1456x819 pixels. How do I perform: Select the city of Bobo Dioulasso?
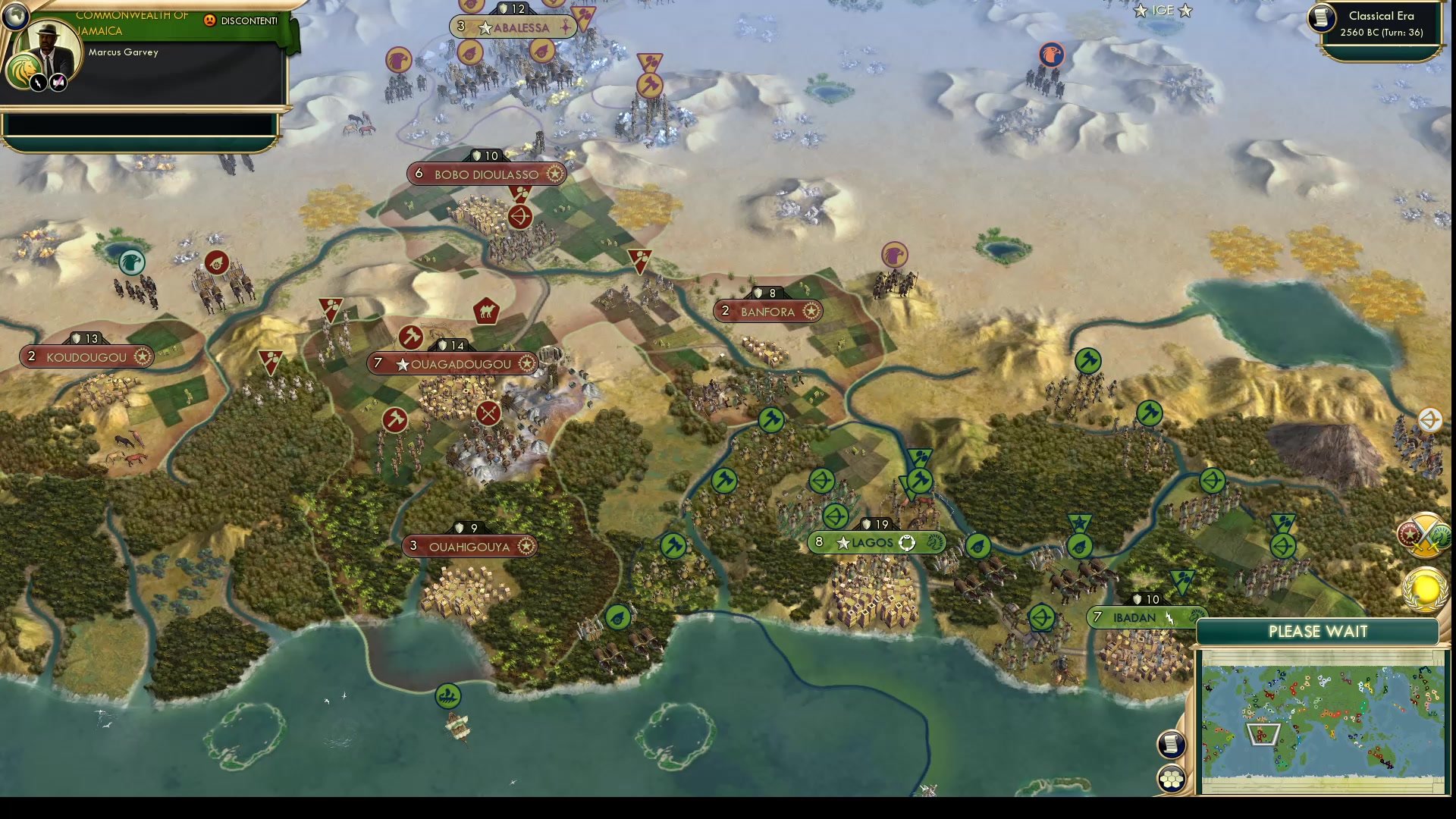coord(486,174)
